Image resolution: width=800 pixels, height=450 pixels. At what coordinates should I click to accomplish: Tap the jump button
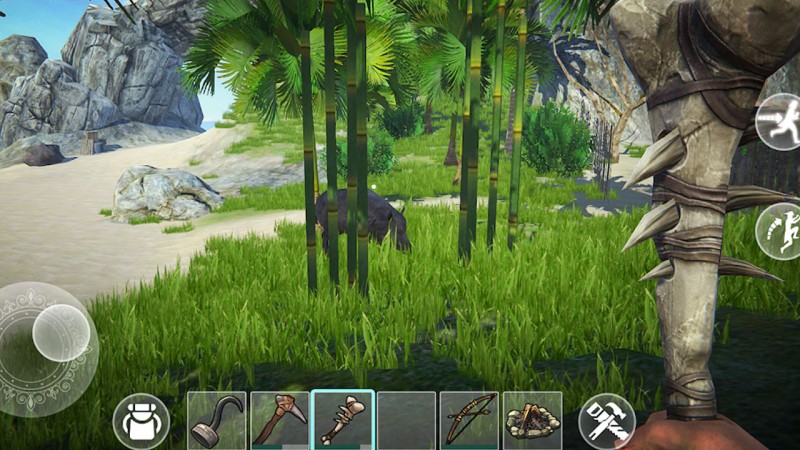pyautogui.click(x=779, y=232)
